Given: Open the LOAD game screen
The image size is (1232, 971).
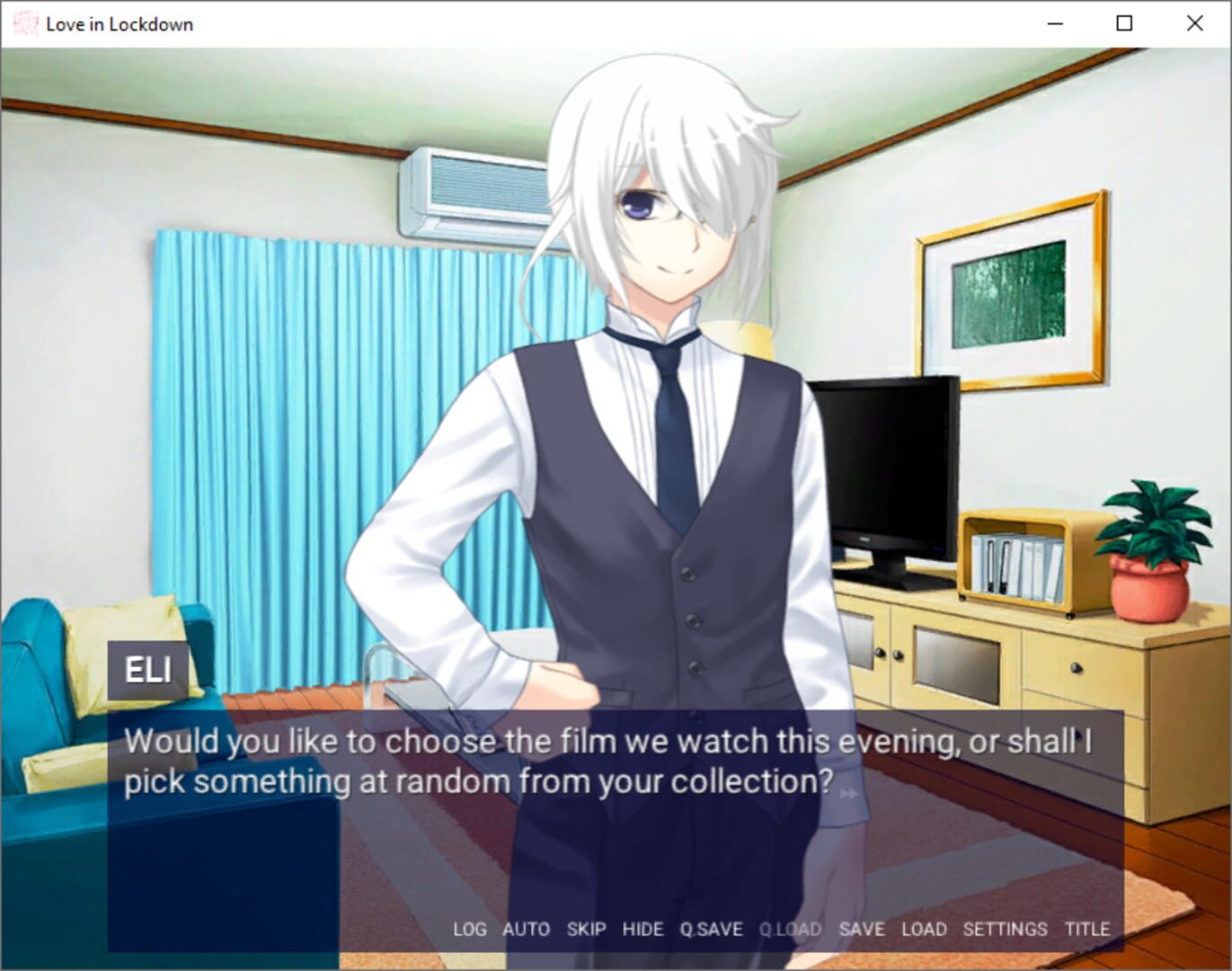Looking at the screenshot, I should [924, 929].
